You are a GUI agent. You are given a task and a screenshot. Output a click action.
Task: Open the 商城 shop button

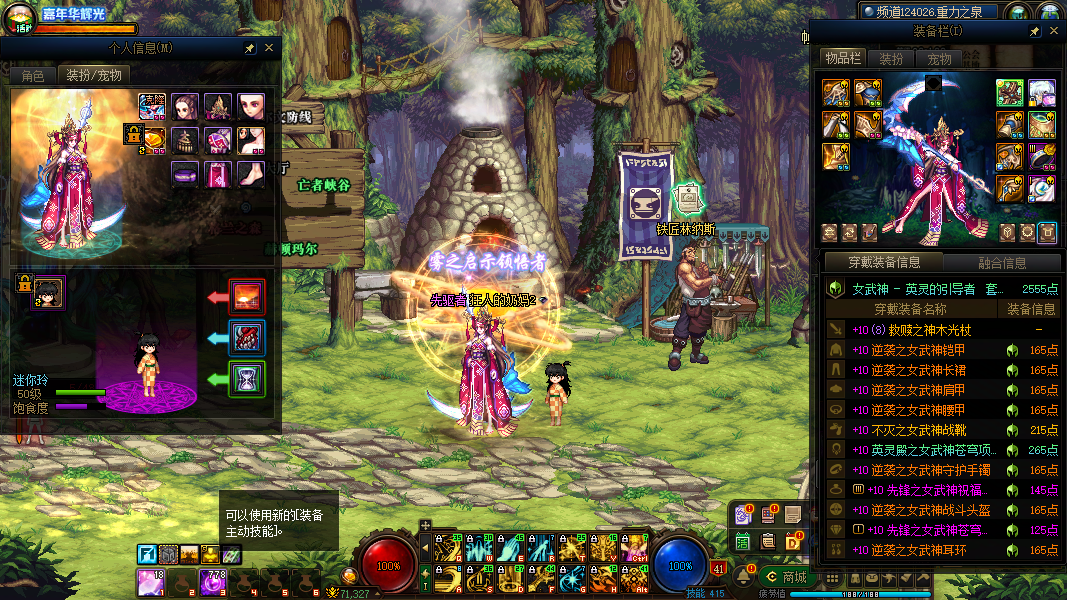[785, 576]
